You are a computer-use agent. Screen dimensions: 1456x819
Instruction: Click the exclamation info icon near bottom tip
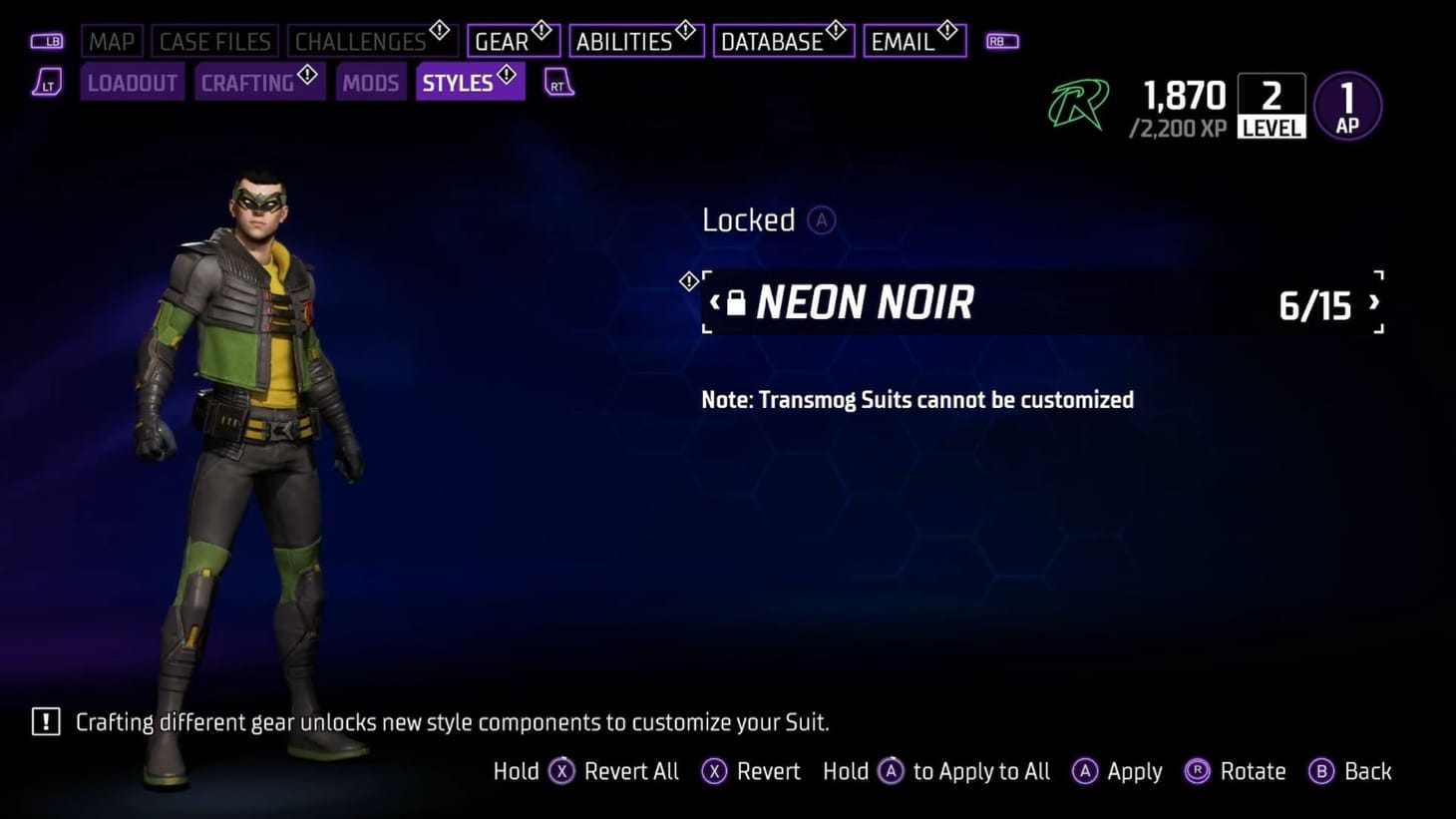pyautogui.click(x=45, y=721)
